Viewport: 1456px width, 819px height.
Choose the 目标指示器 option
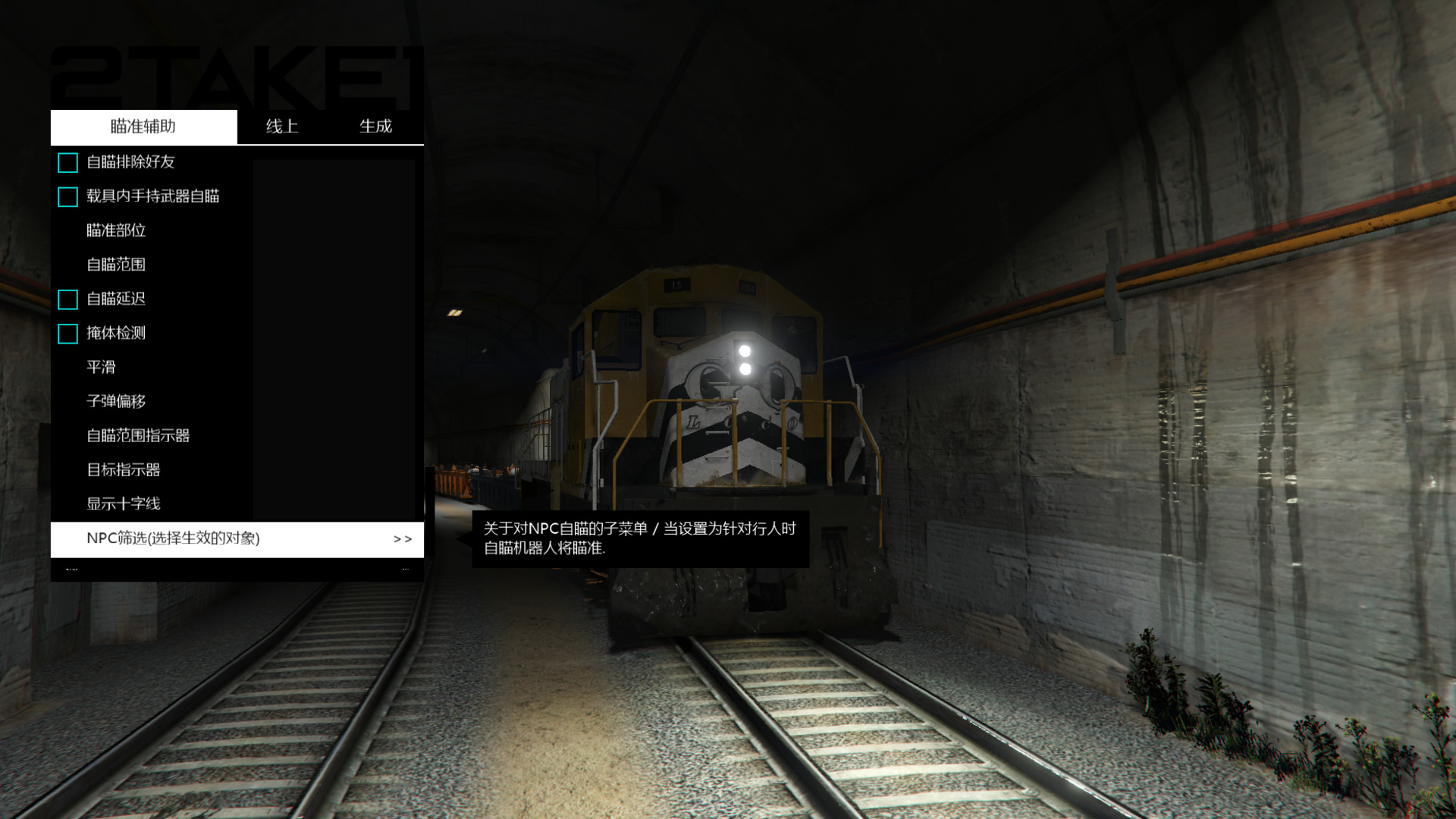pos(124,470)
